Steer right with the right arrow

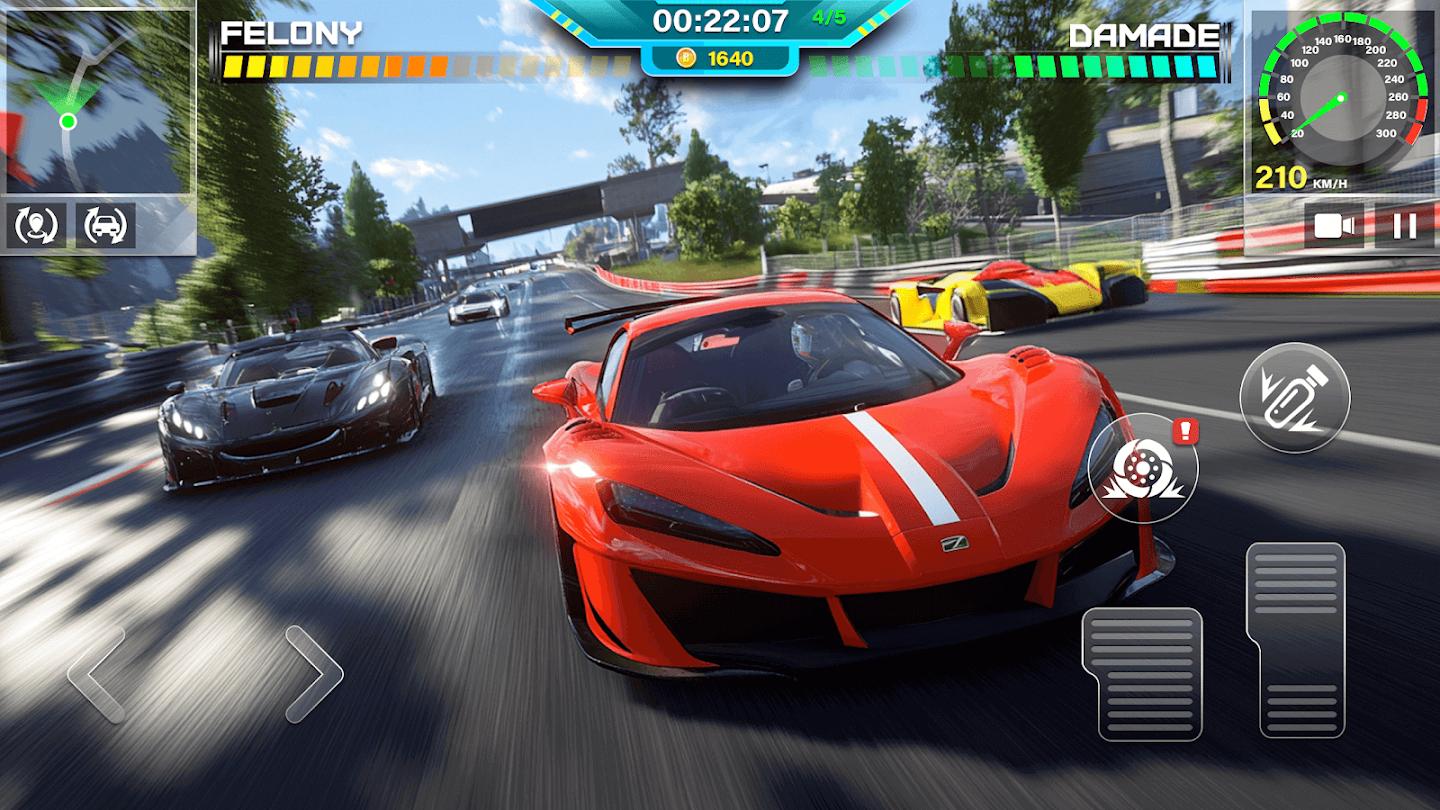coord(313,674)
